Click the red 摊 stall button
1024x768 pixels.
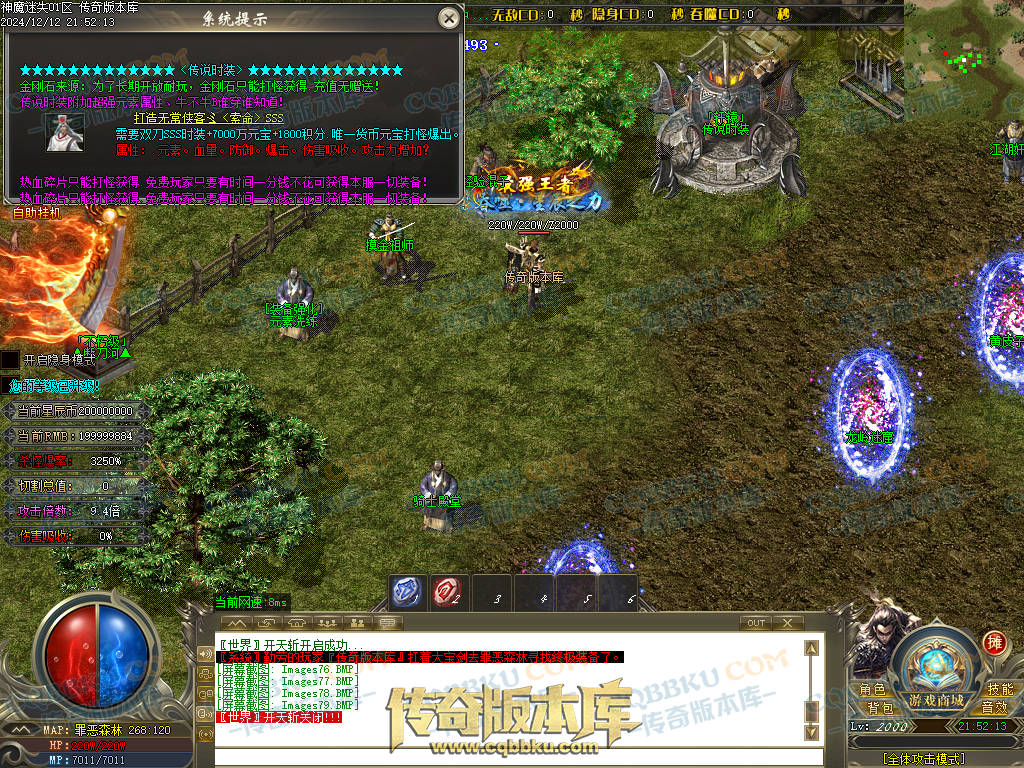click(x=993, y=642)
